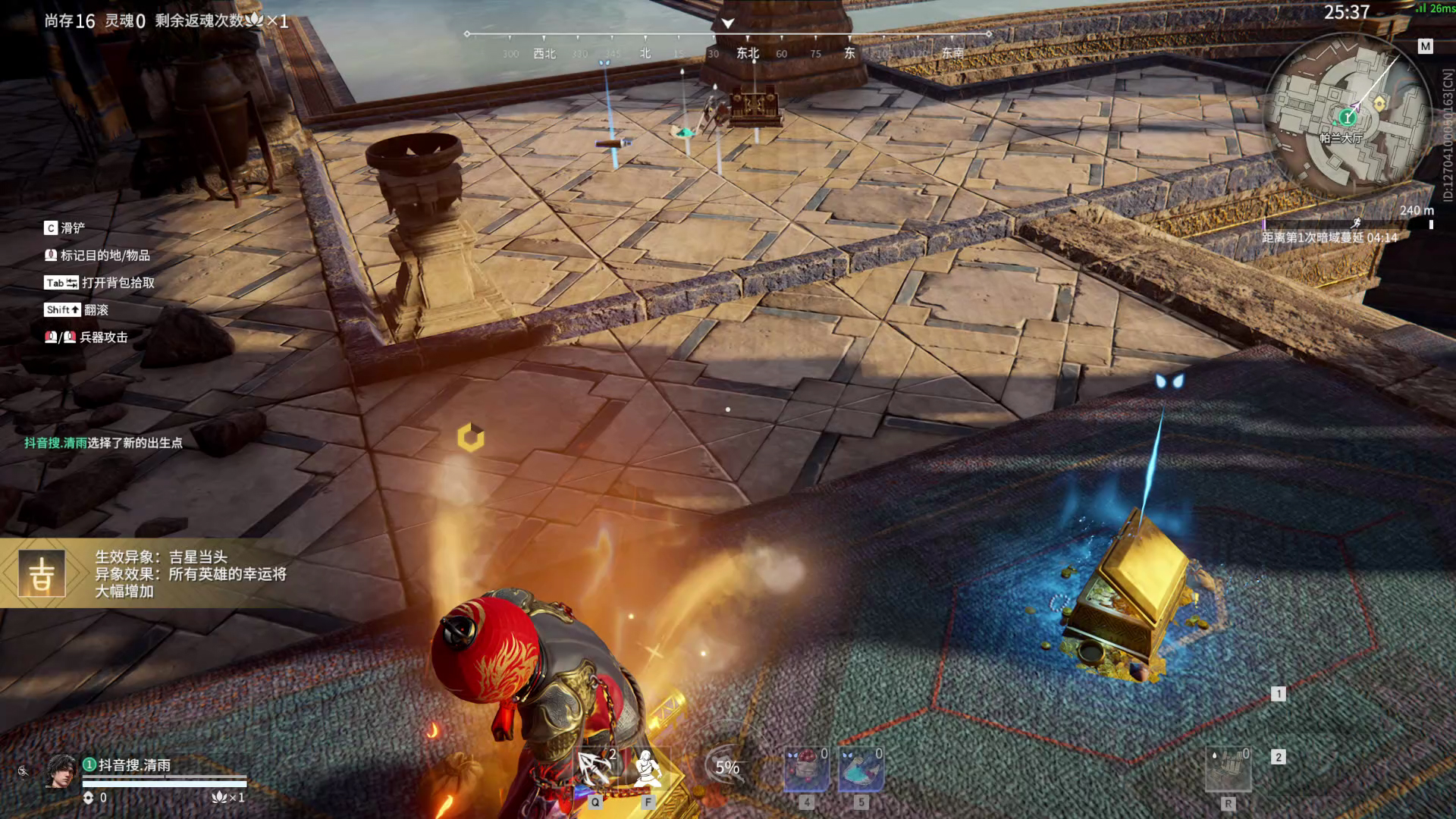This screenshot has width=1456, height=819.
Task: Select the green number 1 teammate marker on minimap
Action: coord(1347,117)
